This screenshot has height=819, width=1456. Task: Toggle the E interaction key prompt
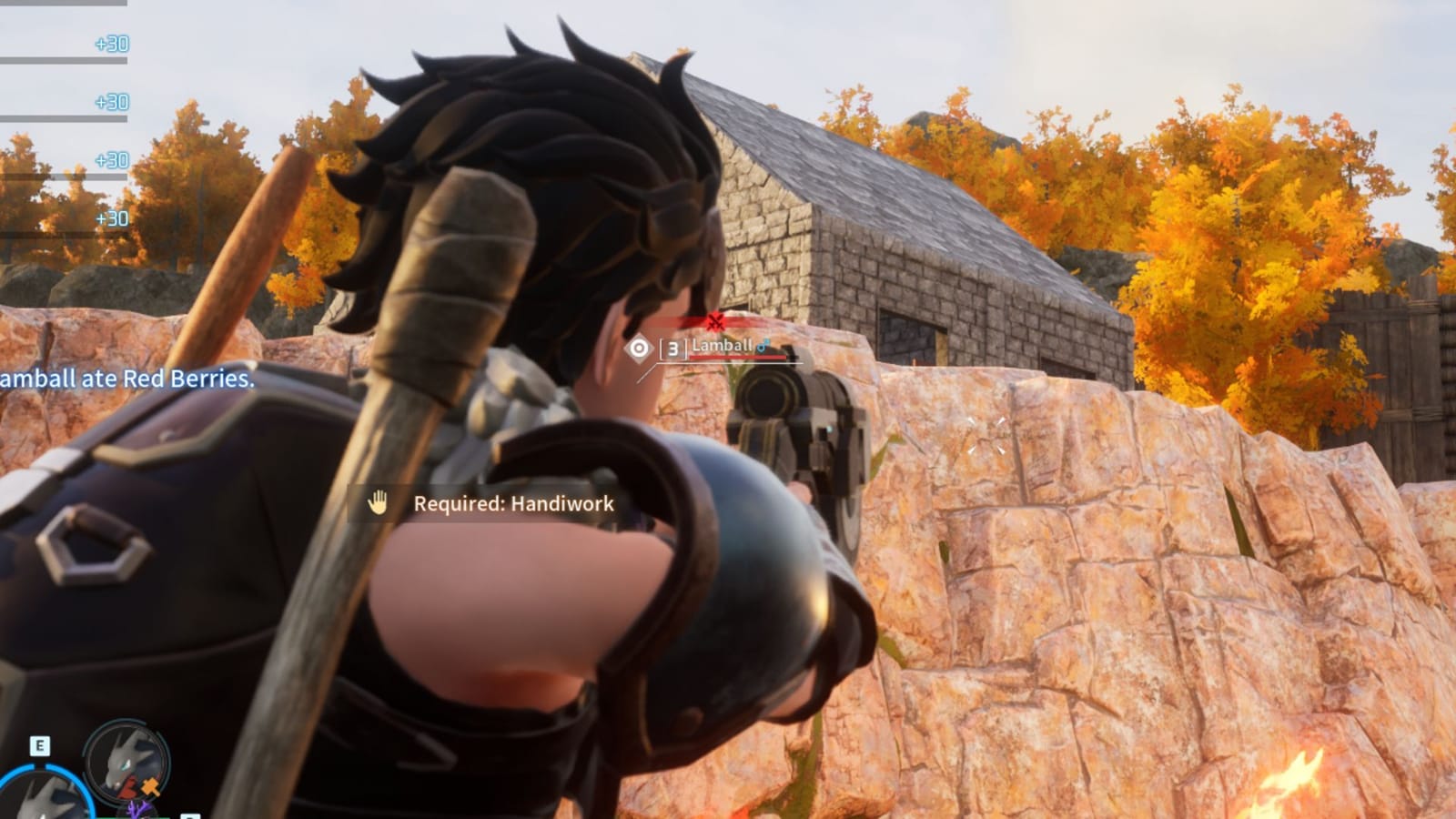click(x=39, y=746)
